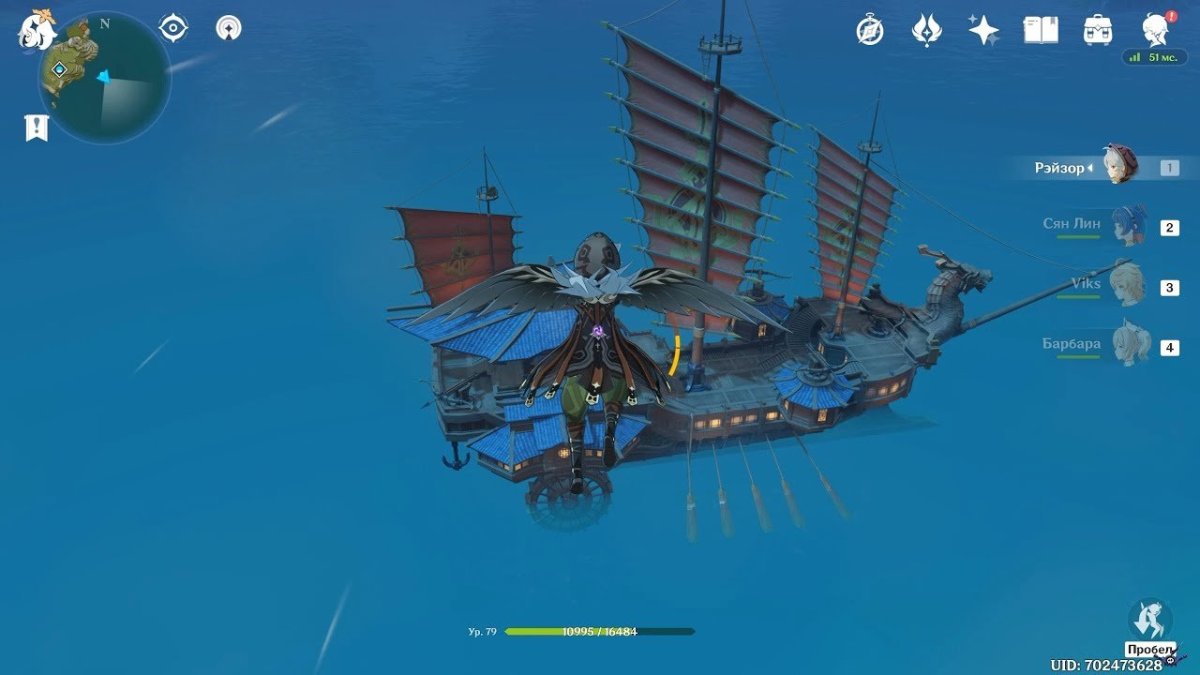The height and width of the screenshot is (675, 1200).
Task: Switch to party member Рэйзор
Action: click(x=1120, y=166)
